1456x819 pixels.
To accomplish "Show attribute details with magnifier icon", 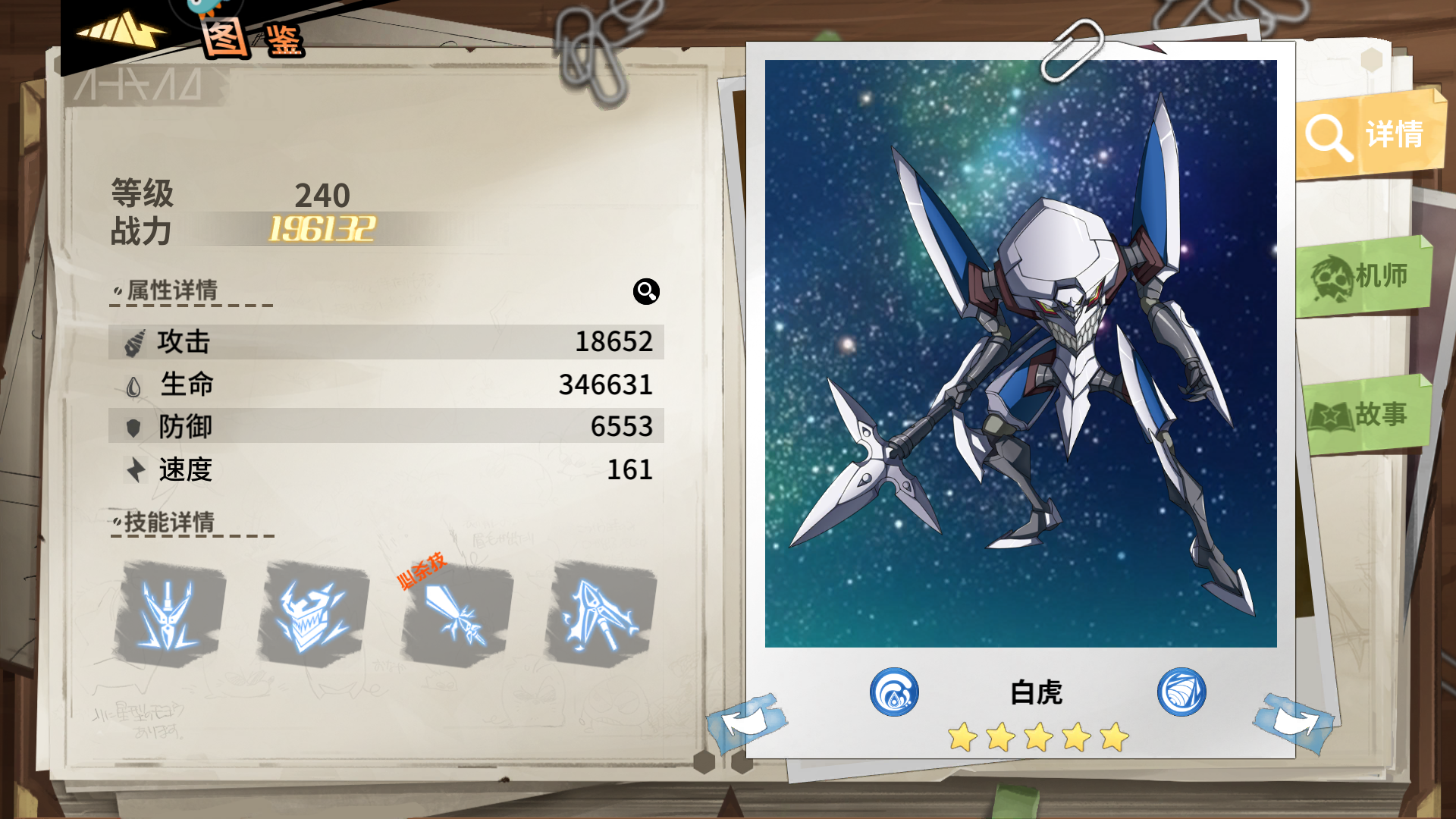I will coord(646,291).
